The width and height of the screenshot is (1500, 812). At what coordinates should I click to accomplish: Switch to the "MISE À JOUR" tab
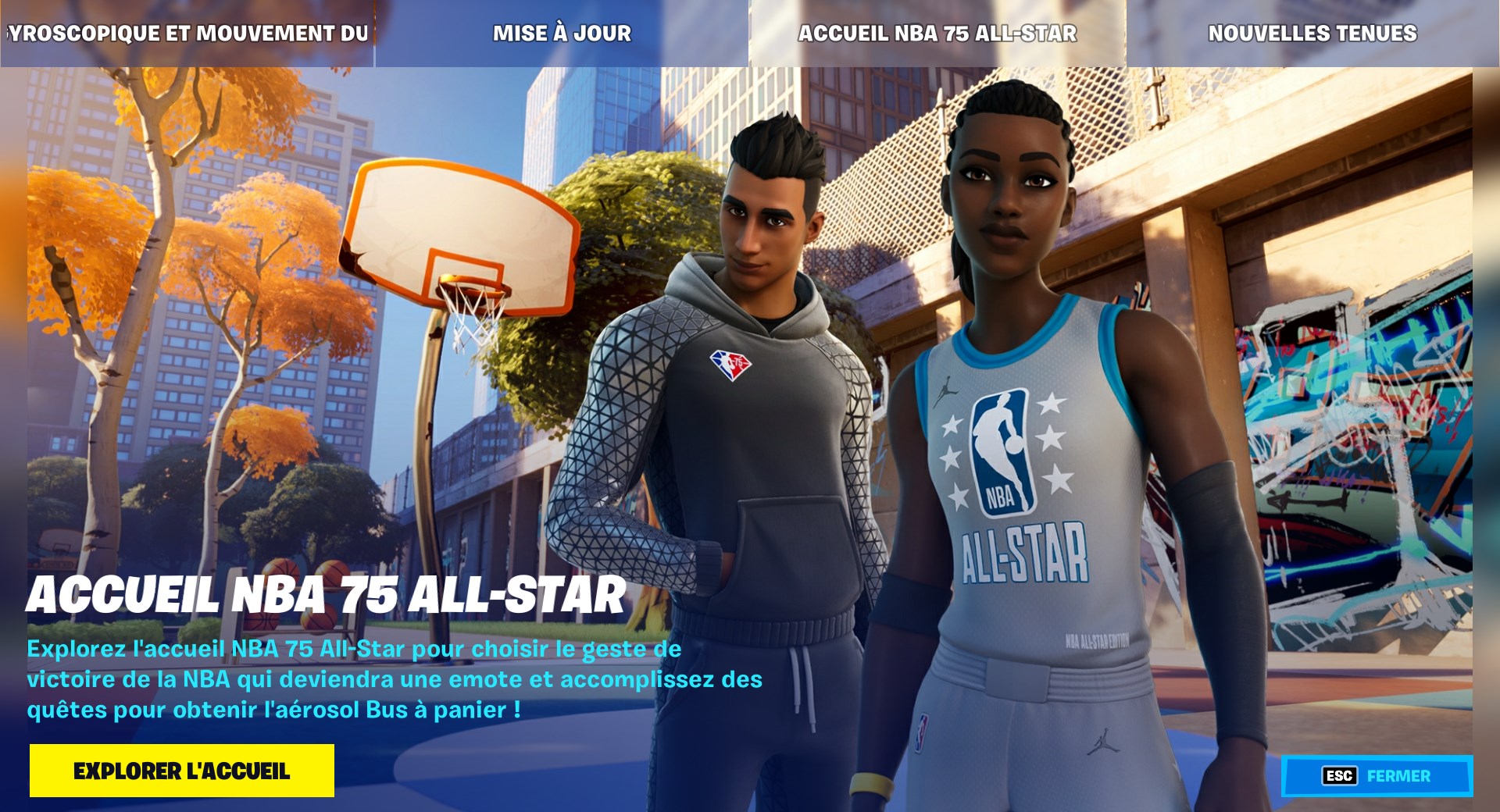click(561, 33)
